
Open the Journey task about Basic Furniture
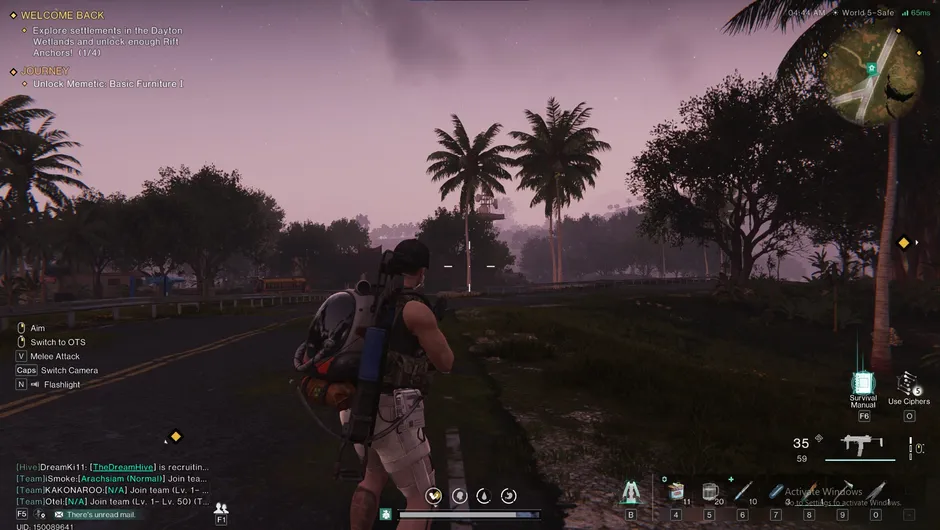pos(107,84)
